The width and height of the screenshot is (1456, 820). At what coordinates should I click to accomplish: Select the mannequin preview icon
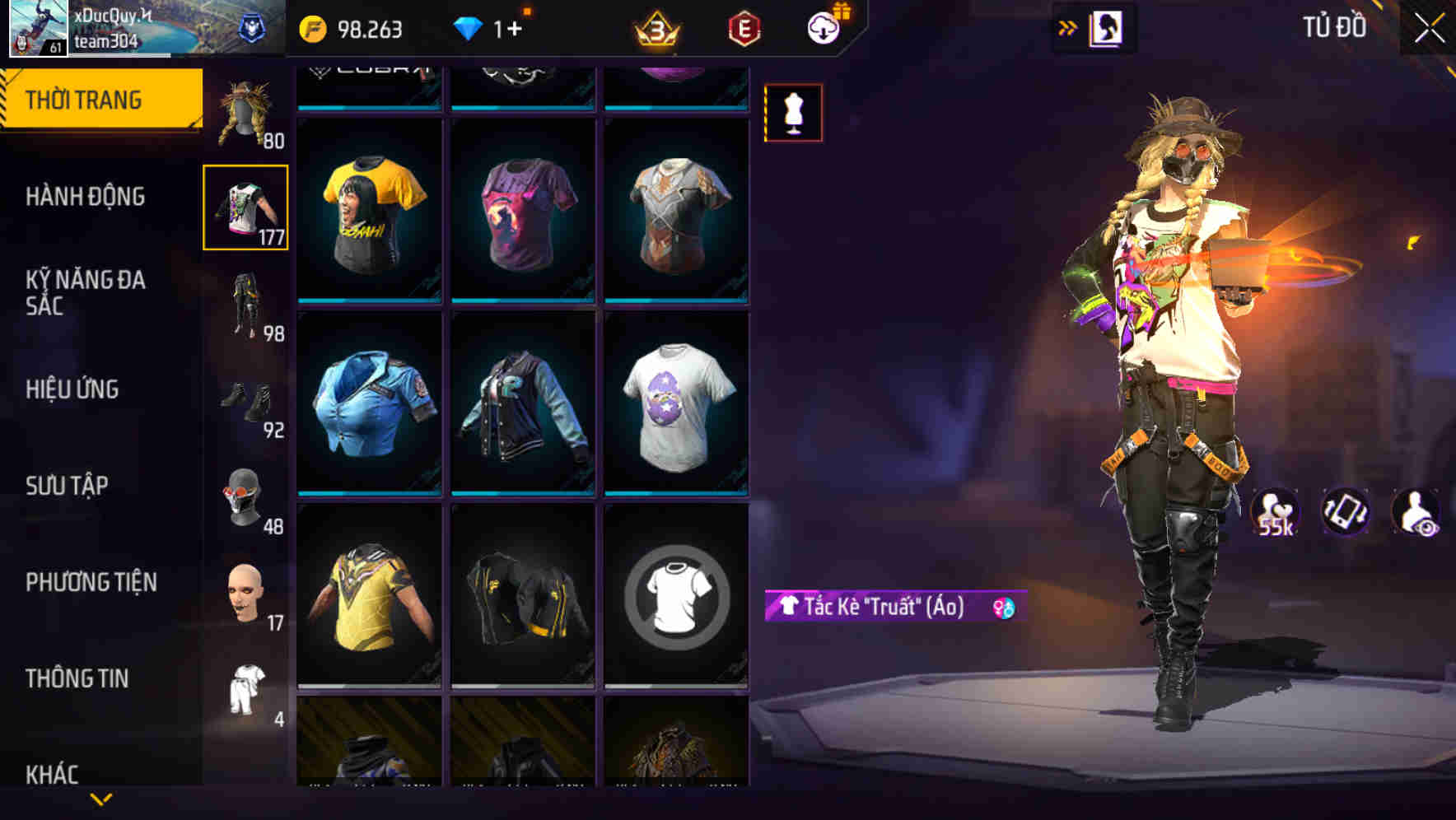pyautogui.click(x=793, y=113)
